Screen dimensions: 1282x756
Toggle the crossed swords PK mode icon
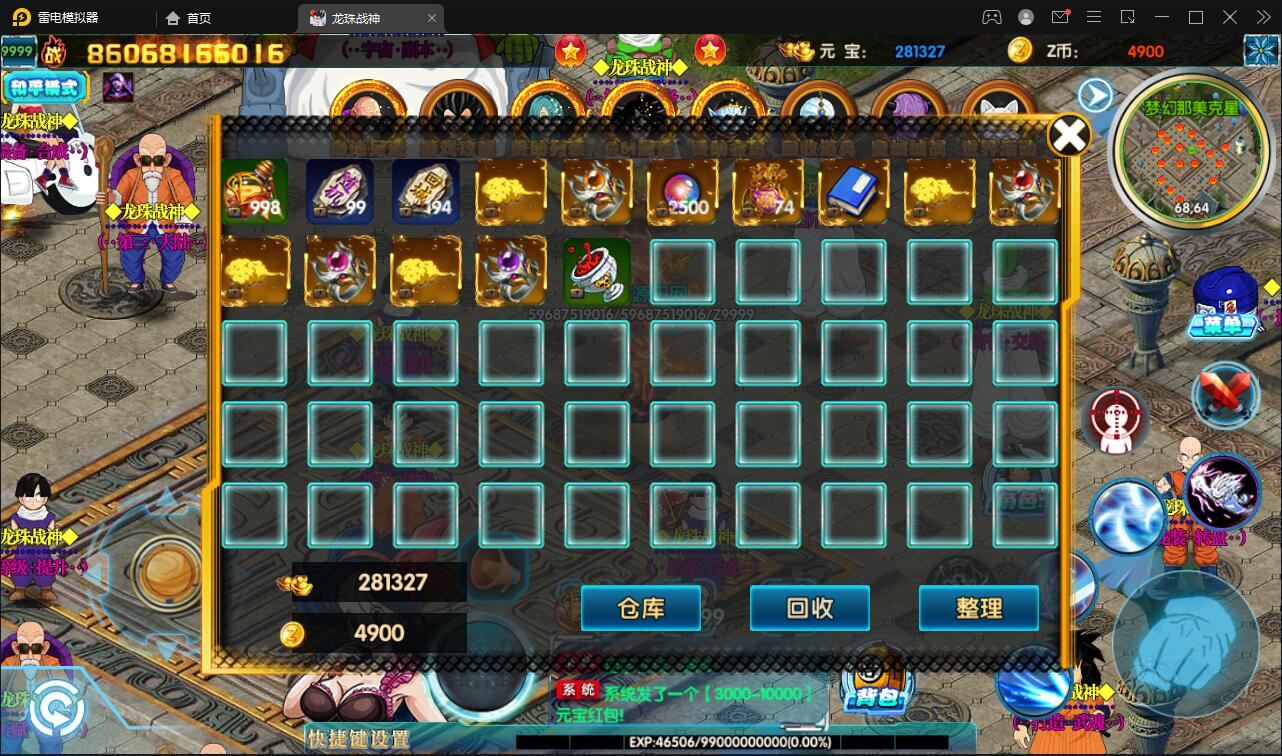point(1224,395)
